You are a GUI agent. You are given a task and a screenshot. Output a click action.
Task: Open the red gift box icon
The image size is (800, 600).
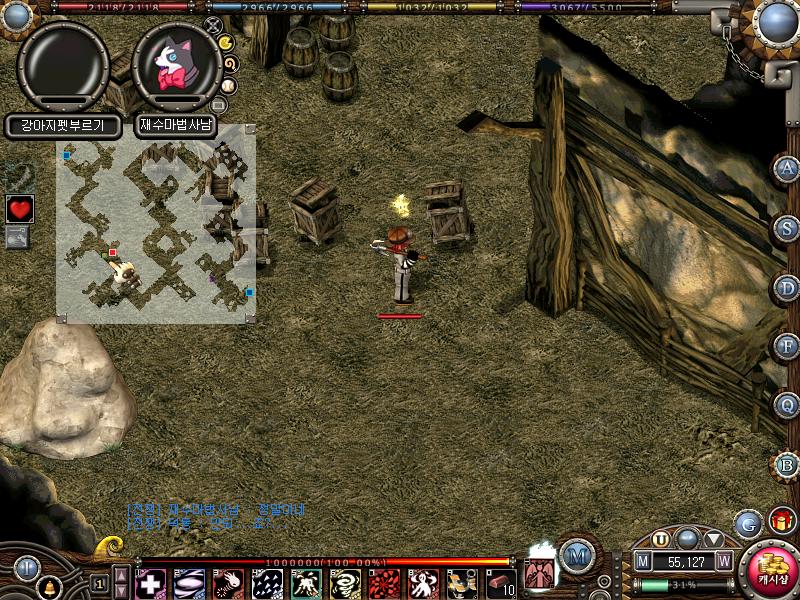pos(780,521)
